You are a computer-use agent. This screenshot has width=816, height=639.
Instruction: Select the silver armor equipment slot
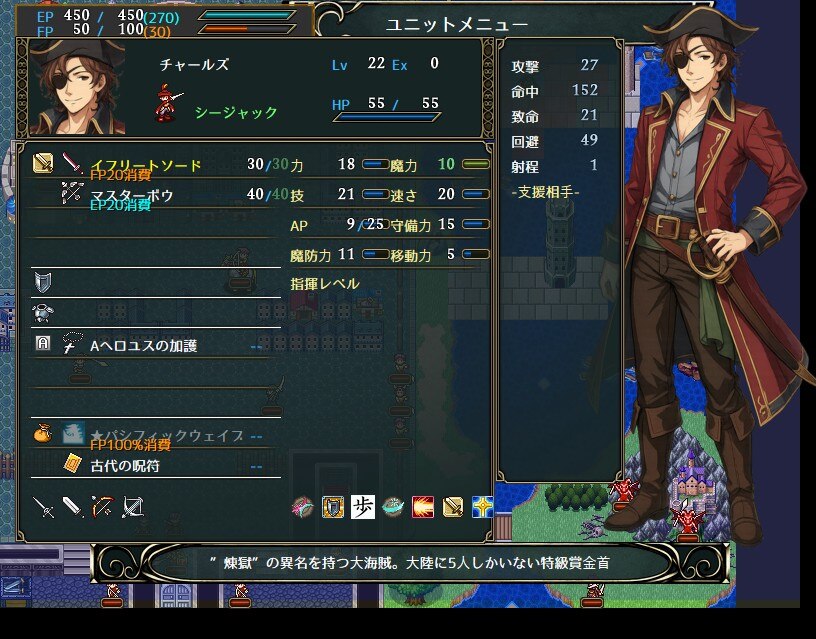(x=43, y=312)
